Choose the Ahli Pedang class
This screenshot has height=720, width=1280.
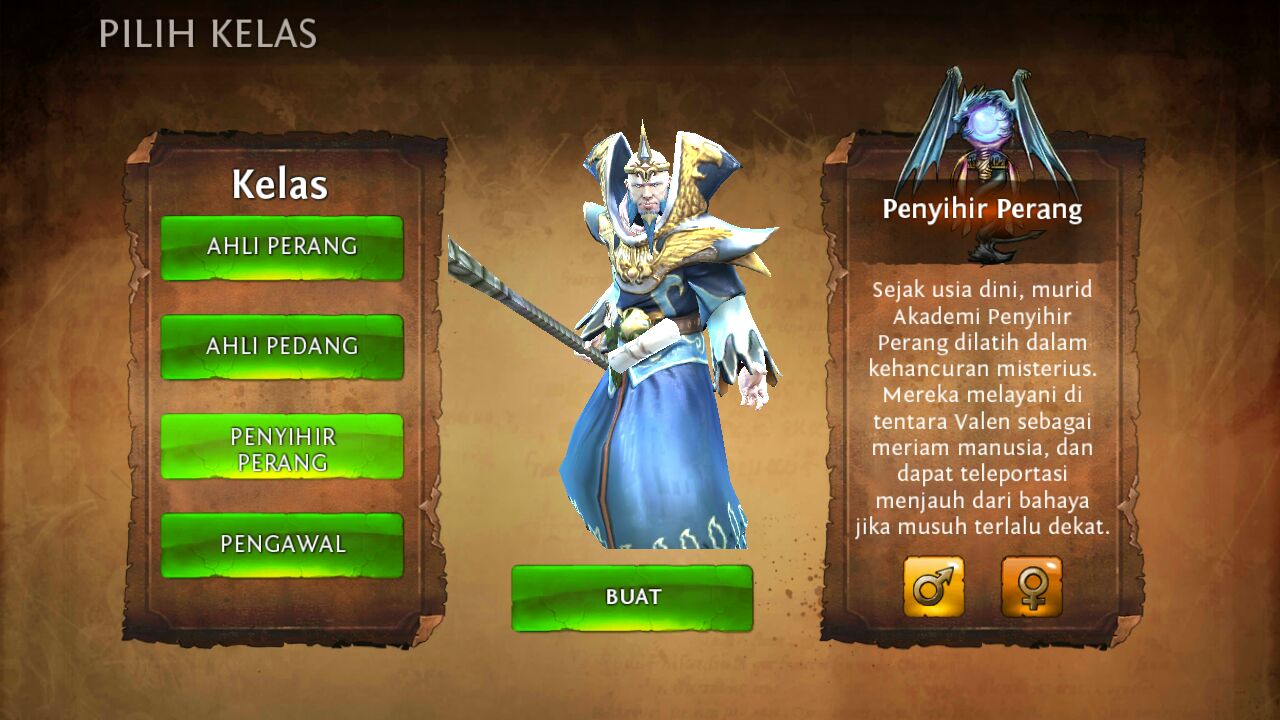282,346
